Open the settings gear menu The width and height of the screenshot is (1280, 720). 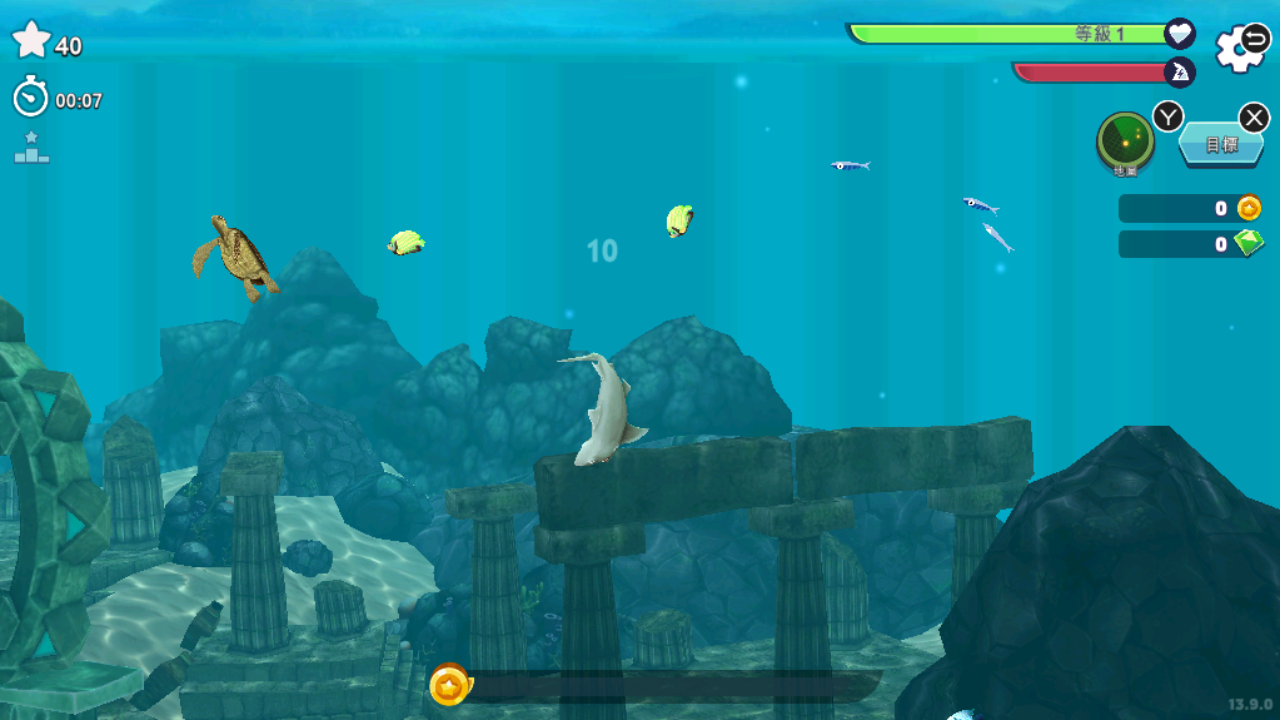tap(1240, 48)
